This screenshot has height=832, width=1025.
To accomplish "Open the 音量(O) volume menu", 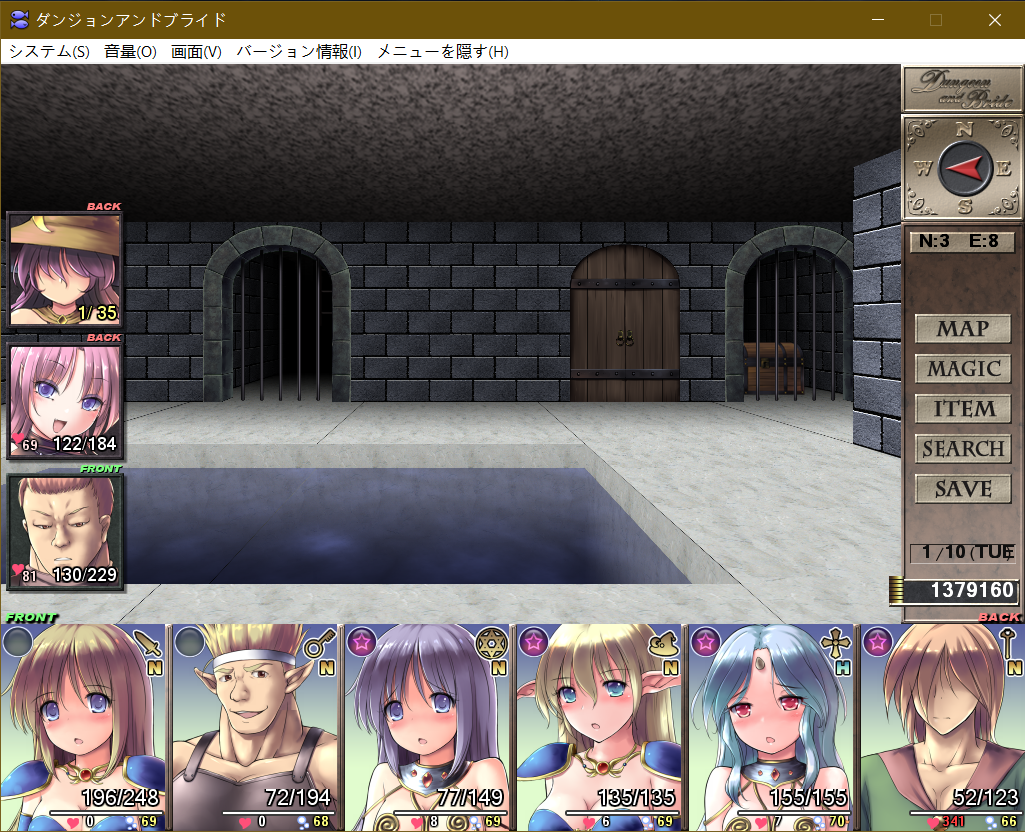I will tap(130, 52).
